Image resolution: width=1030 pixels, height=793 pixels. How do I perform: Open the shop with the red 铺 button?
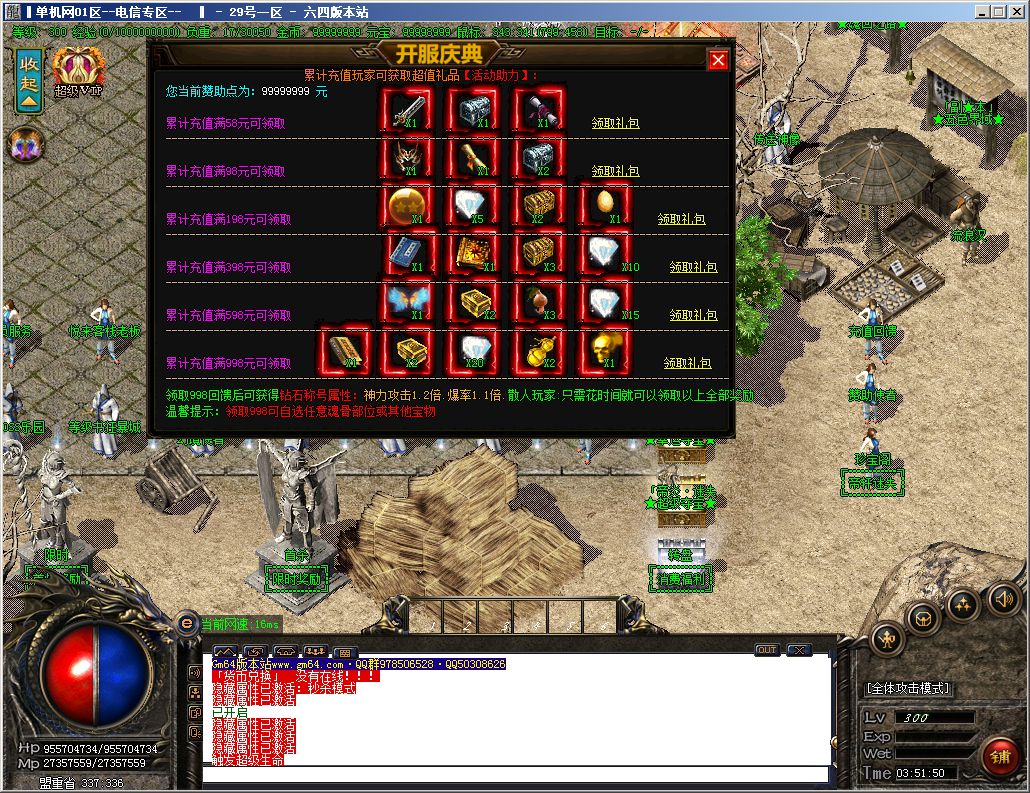point(999,757)
